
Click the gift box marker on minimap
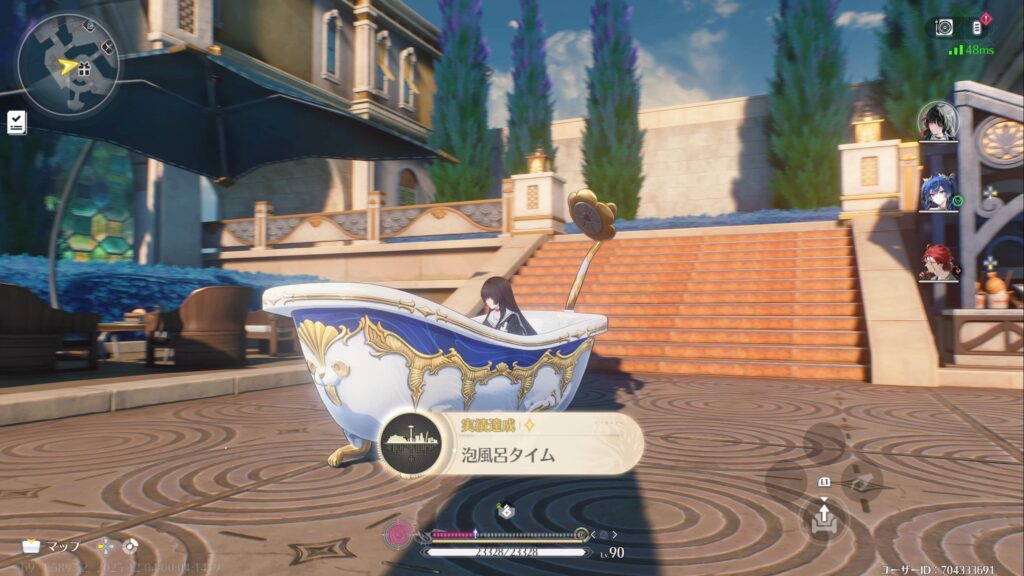point(84,69)
